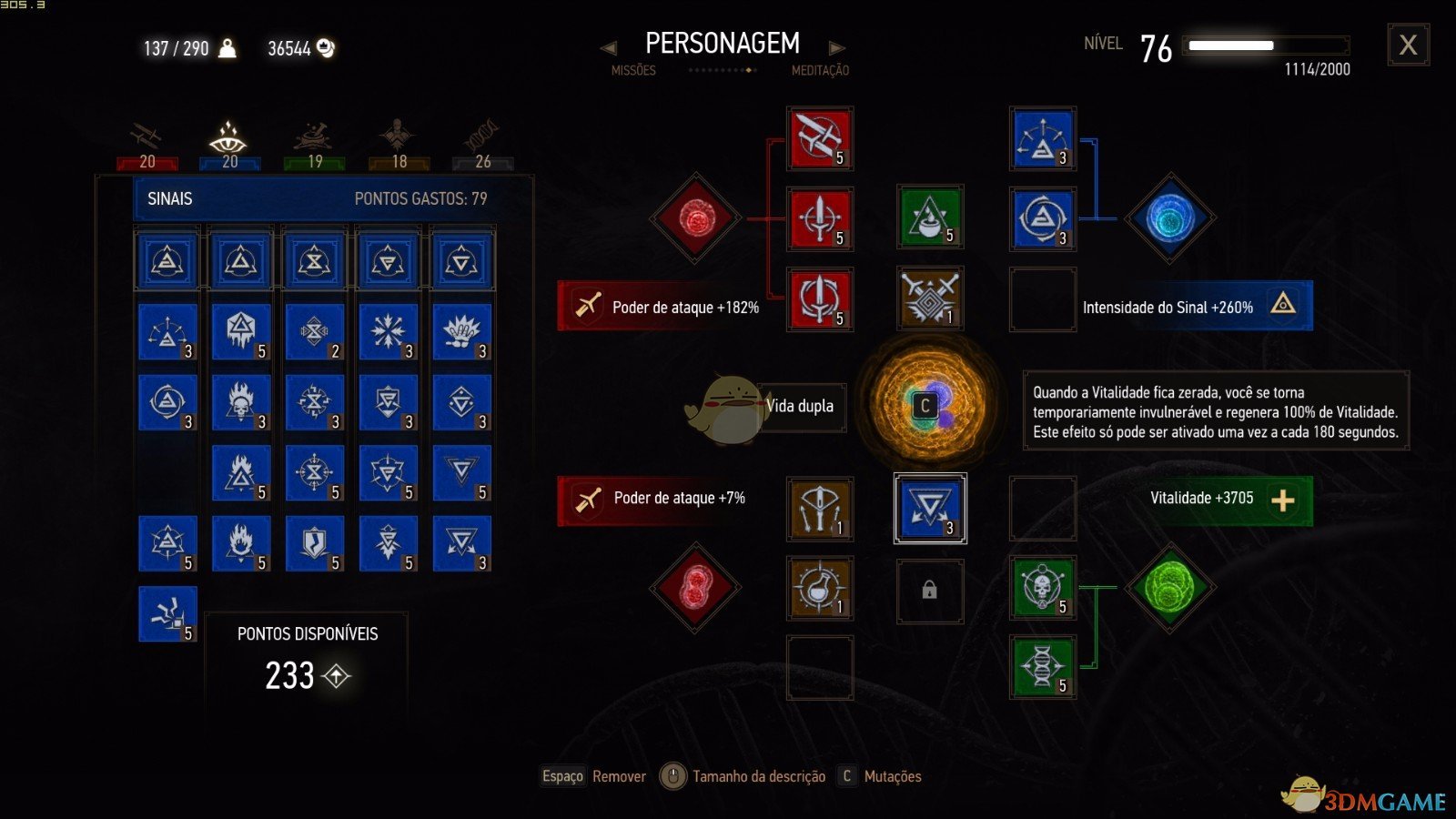Click the Remover action at the bottom bar
This screenshot has width=1456, height=819.
coord(619,777)
